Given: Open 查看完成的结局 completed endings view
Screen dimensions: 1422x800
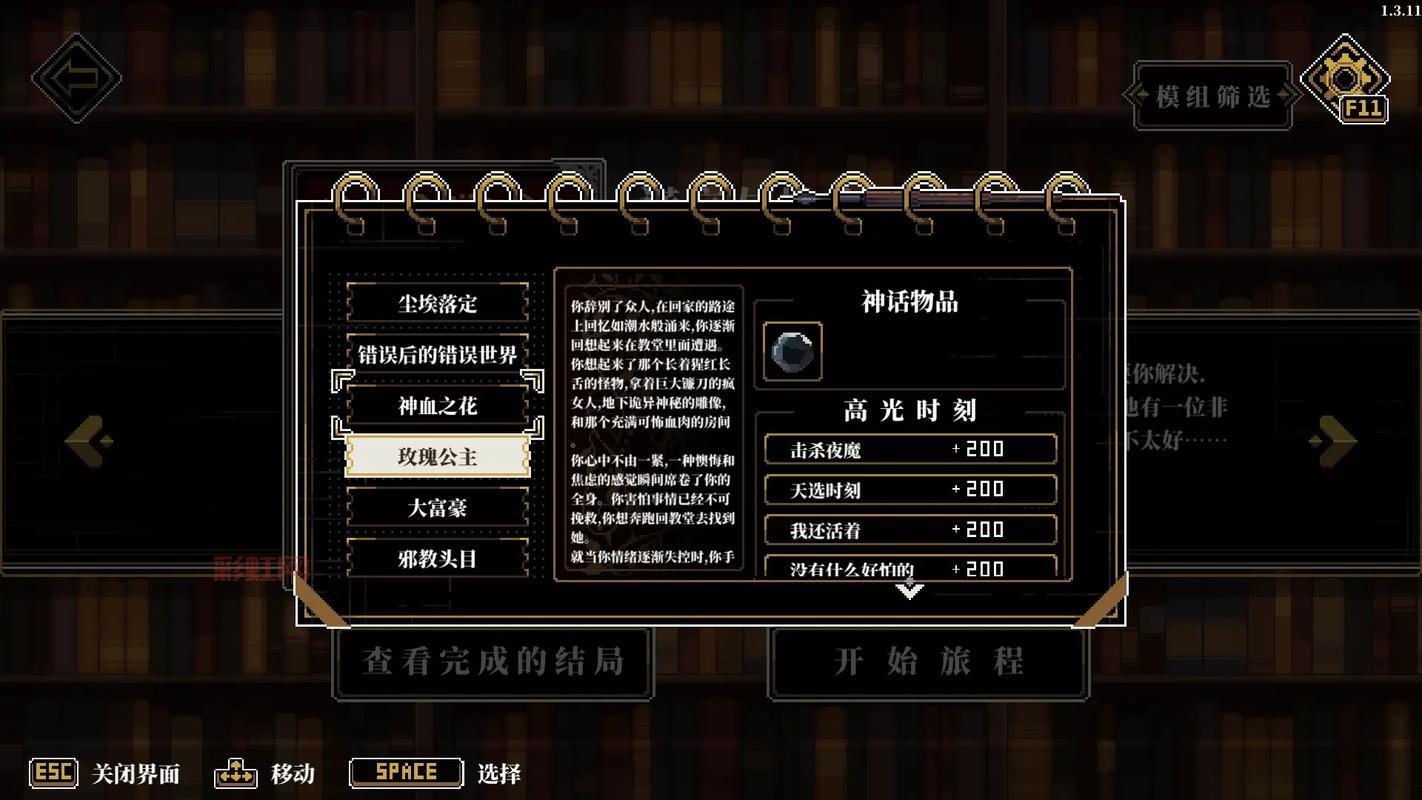Looking at the screenshot, I should (x=492, y=661).
